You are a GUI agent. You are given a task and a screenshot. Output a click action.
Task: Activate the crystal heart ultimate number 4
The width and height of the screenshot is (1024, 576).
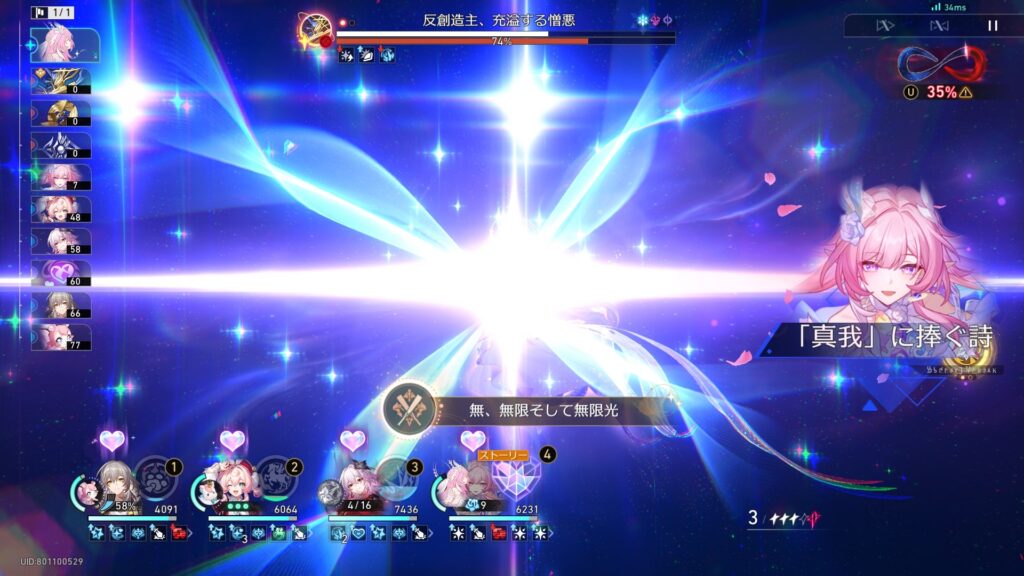pyautogui.click(x=518, y=476)
